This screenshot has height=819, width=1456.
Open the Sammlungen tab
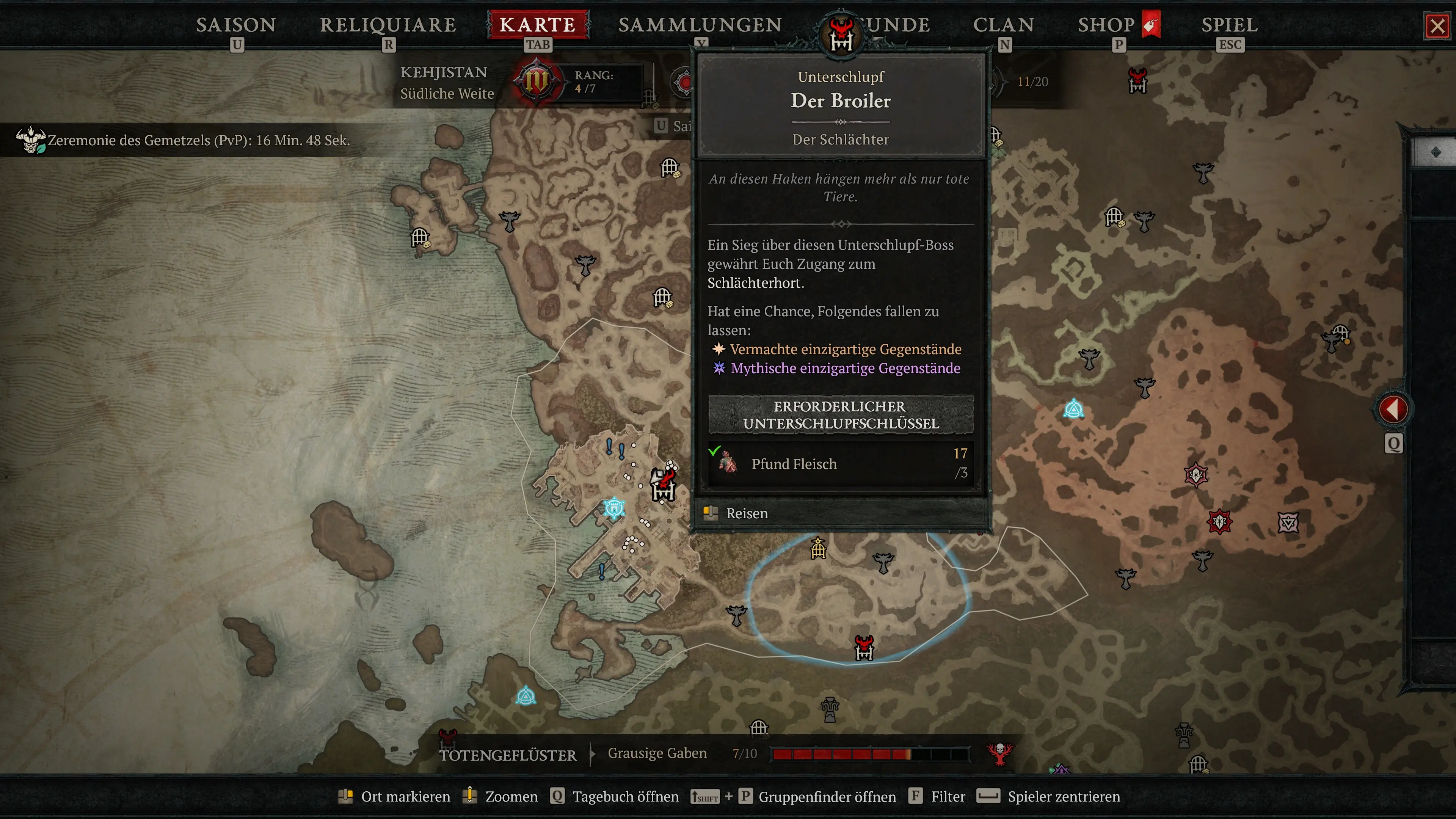pos(700,25)
